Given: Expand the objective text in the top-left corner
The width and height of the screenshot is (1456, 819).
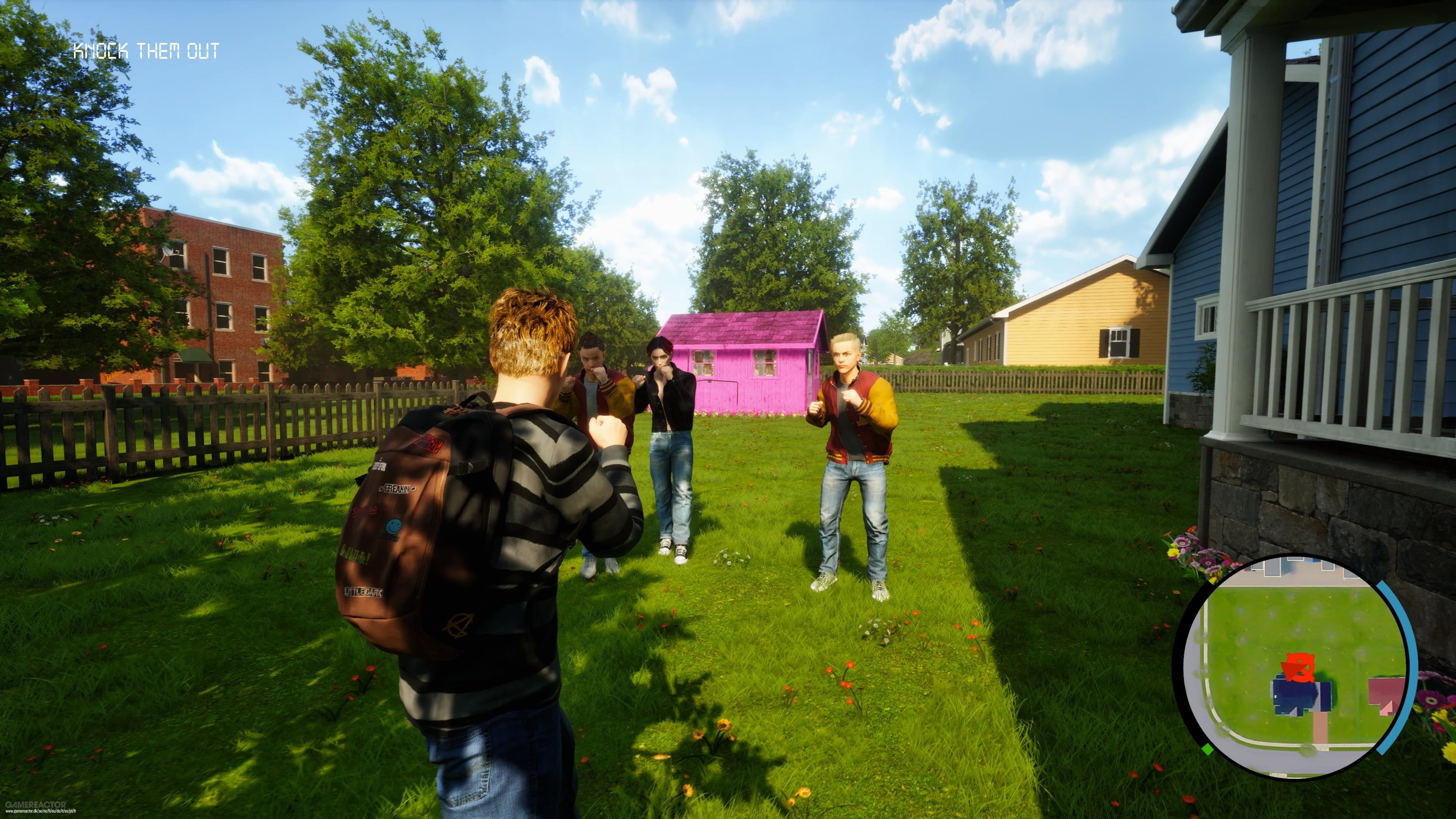Looking at the screenshot, I should click(x=147, y=51).
